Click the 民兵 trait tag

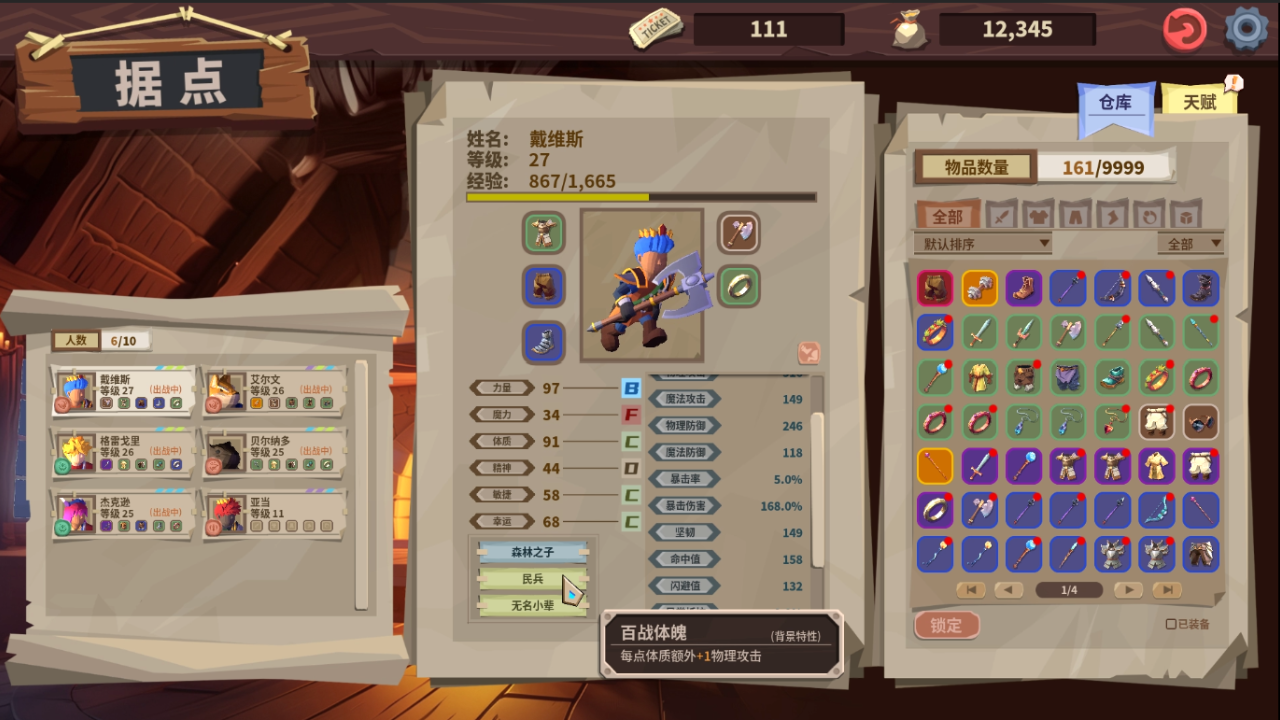pyautogui.click(x=533, y=577)
